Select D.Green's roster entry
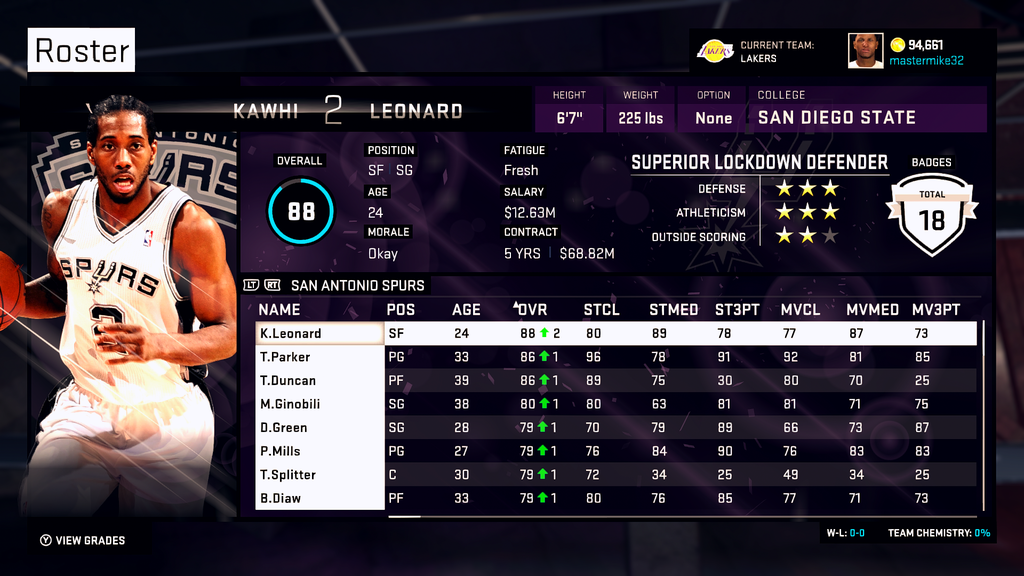Viewport: 1024px width, 576px height. click(x=320, y=428)
